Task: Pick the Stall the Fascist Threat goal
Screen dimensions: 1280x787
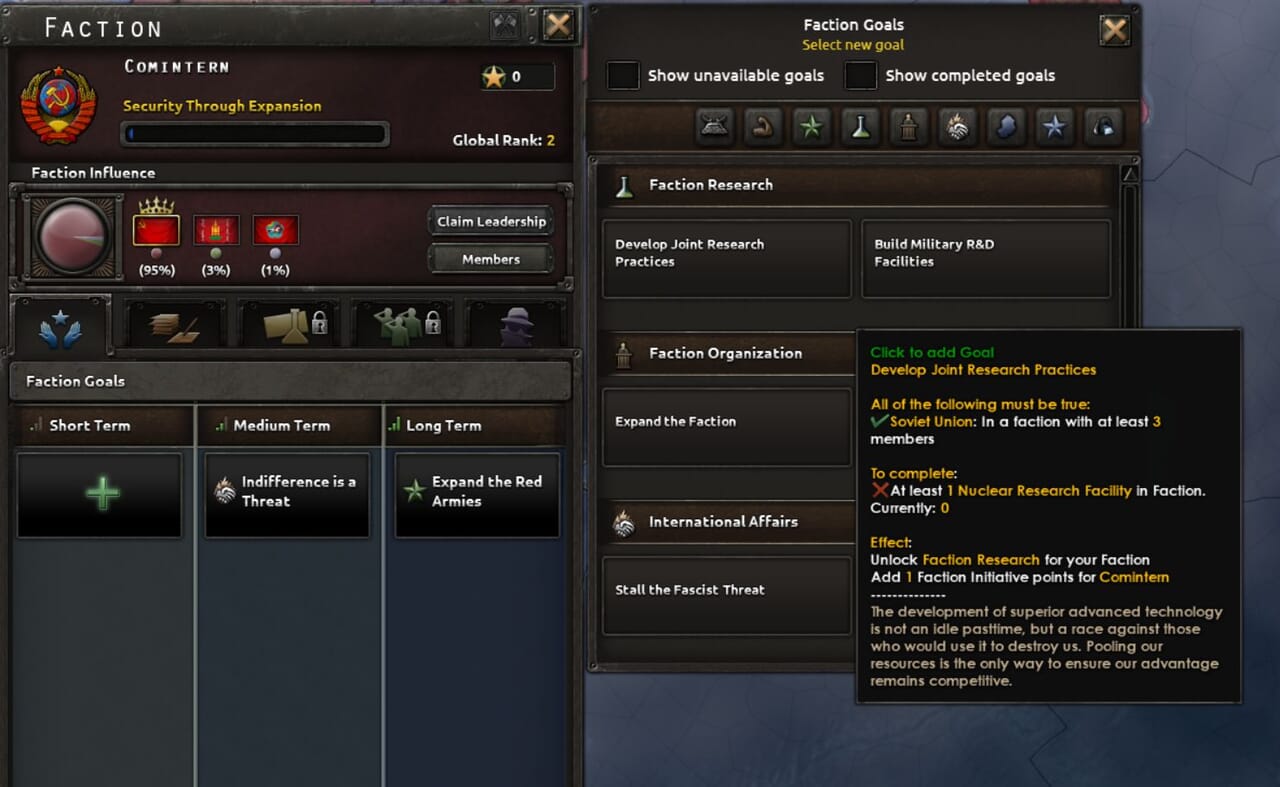Action: click(x=726, y=595)
